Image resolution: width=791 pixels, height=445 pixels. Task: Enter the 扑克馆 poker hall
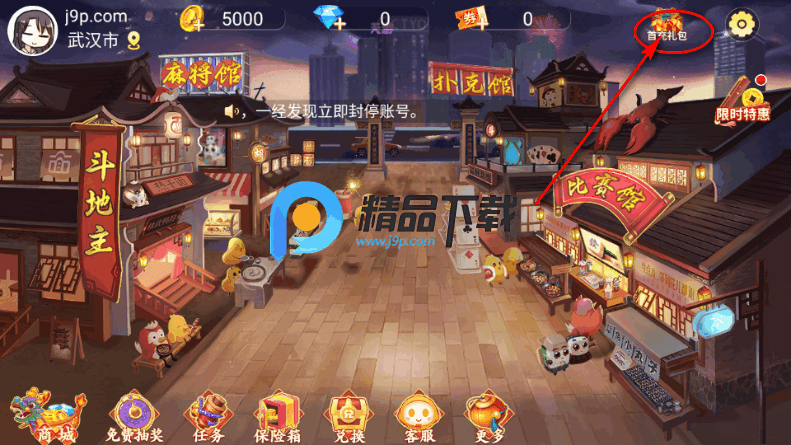click(x=470, y=77)
